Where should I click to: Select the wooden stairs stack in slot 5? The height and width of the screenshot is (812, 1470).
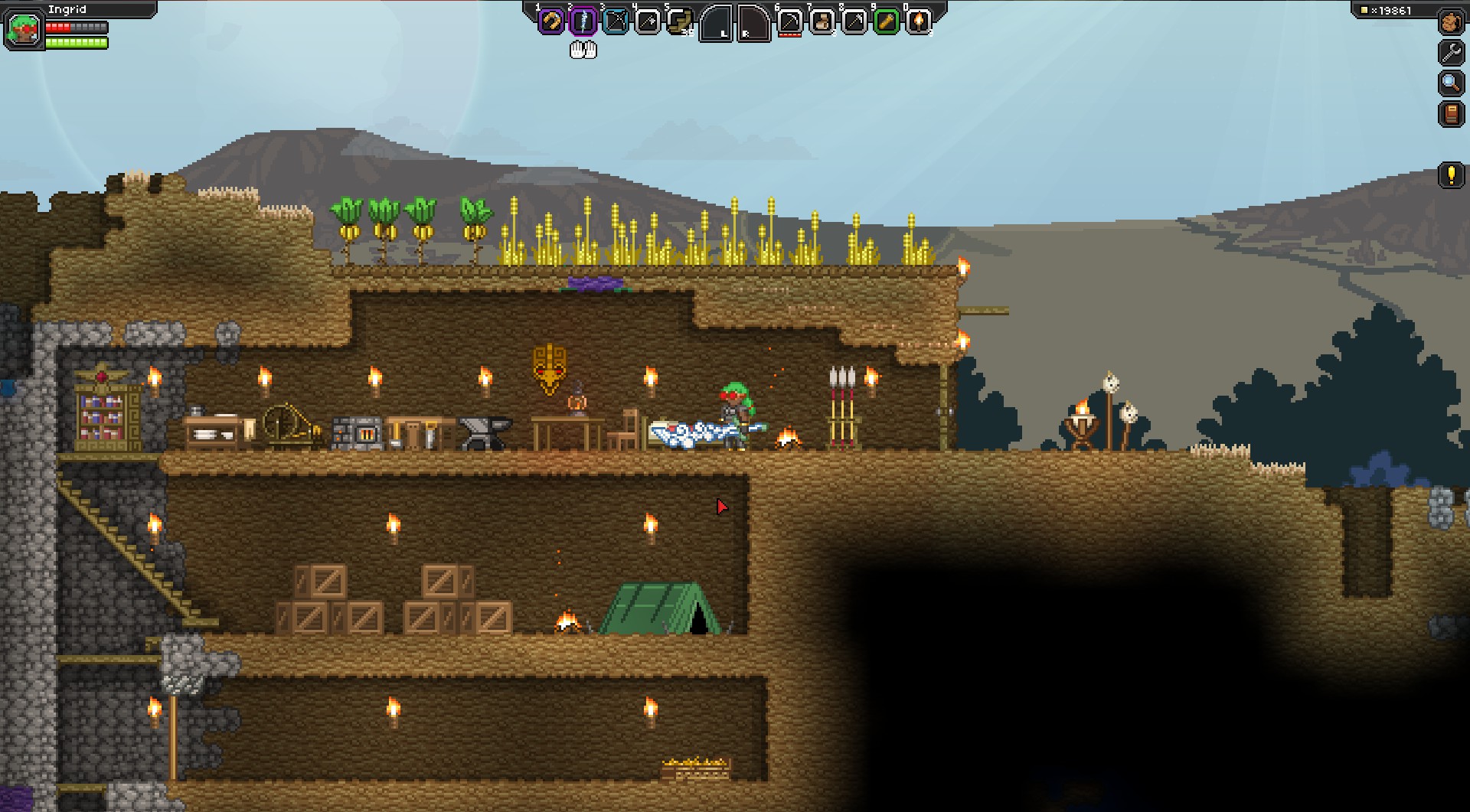[x=679, y=21]
